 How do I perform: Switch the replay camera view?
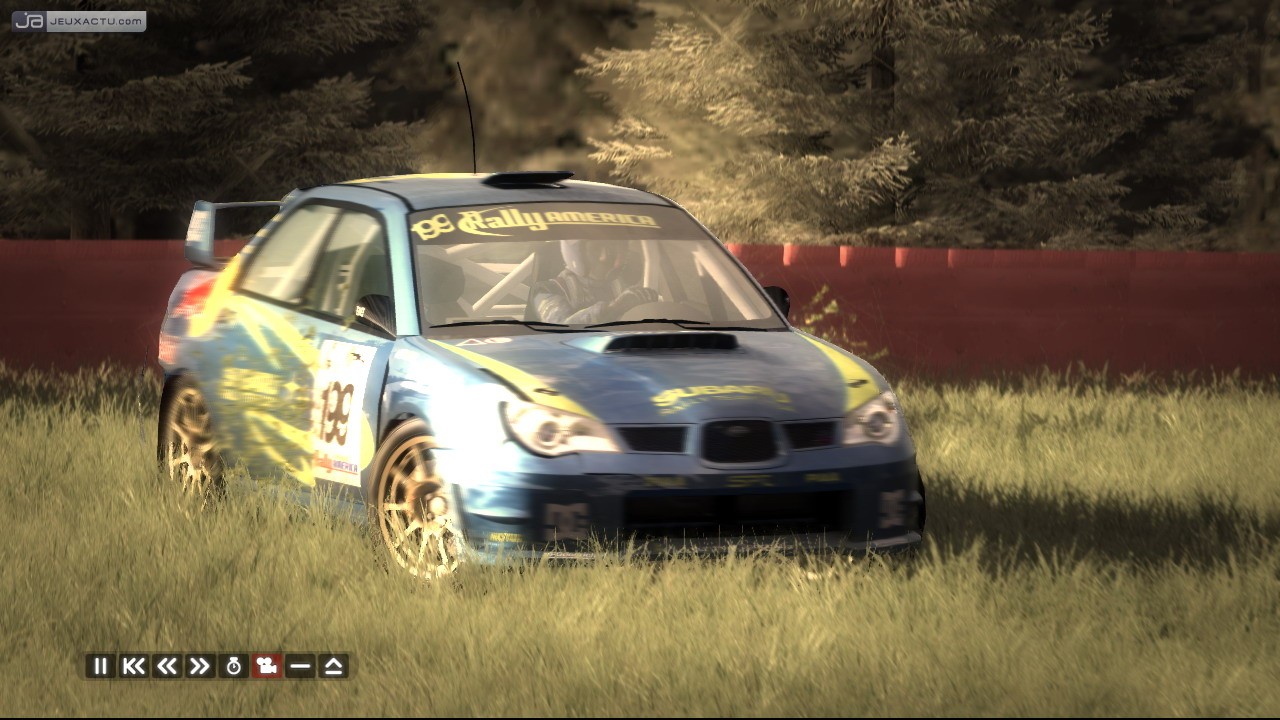pyautogui.click(x=266, y=666)
